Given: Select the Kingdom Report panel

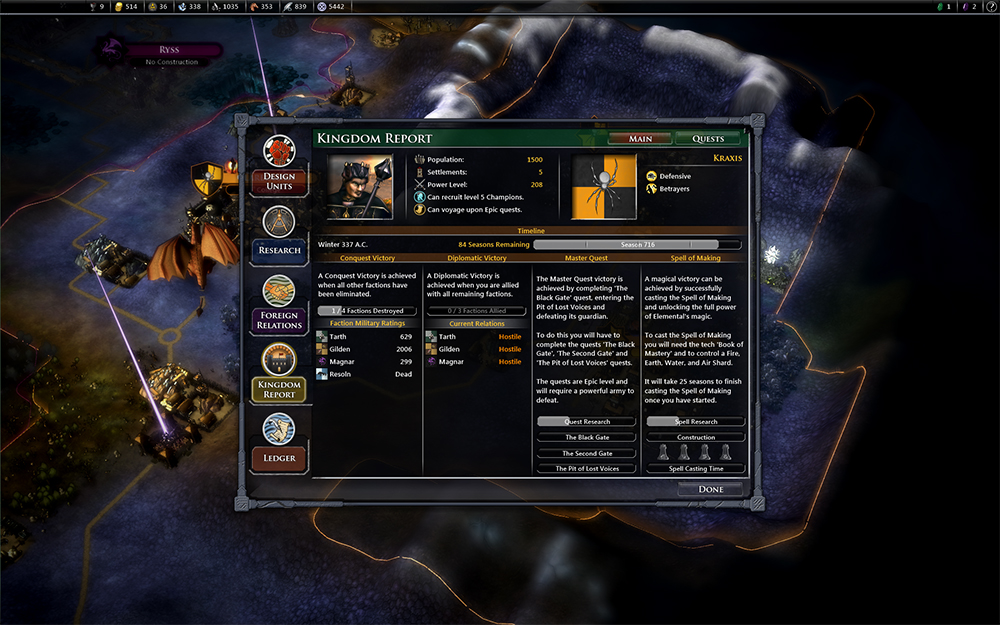Looking at the screenshot, I should point(279,373).
